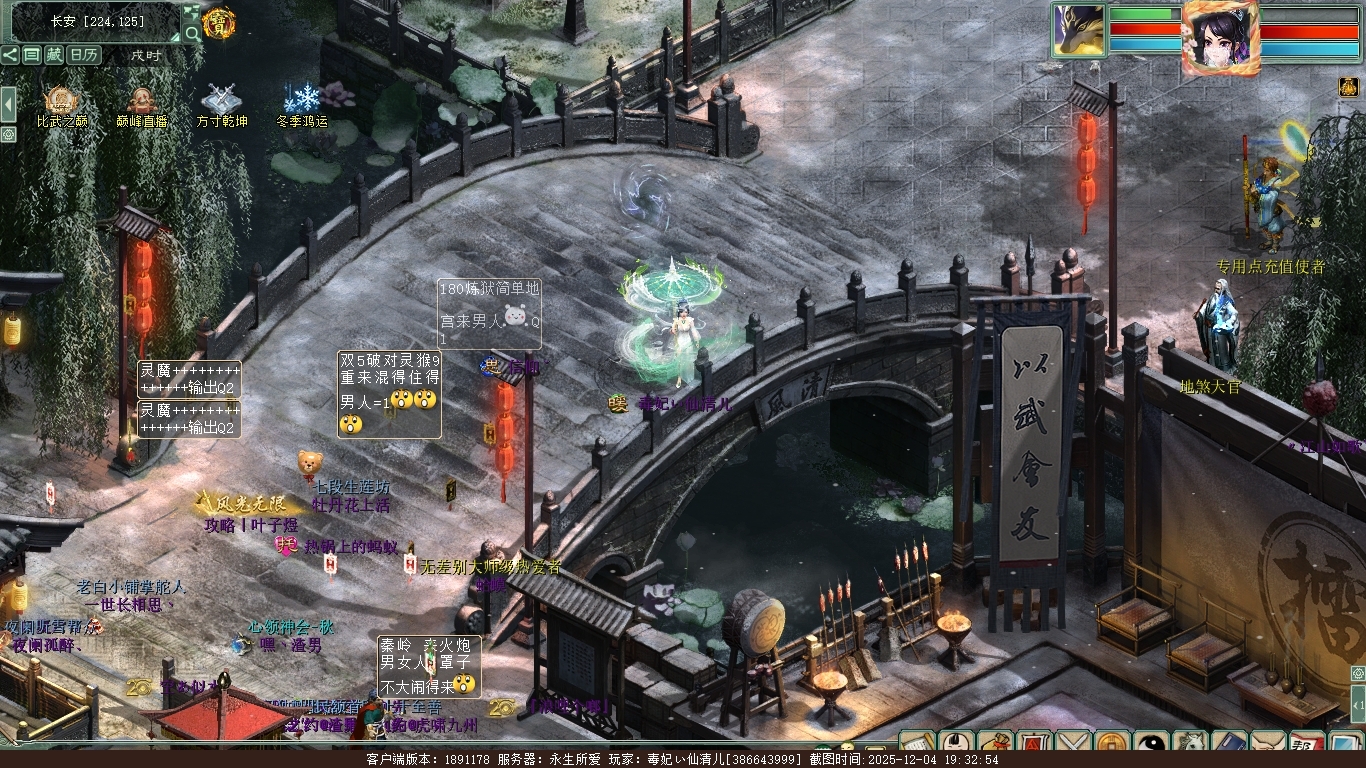Open the coin shop icon in bottom toolbar
Screen dimensions: 1366x768
1112,744
